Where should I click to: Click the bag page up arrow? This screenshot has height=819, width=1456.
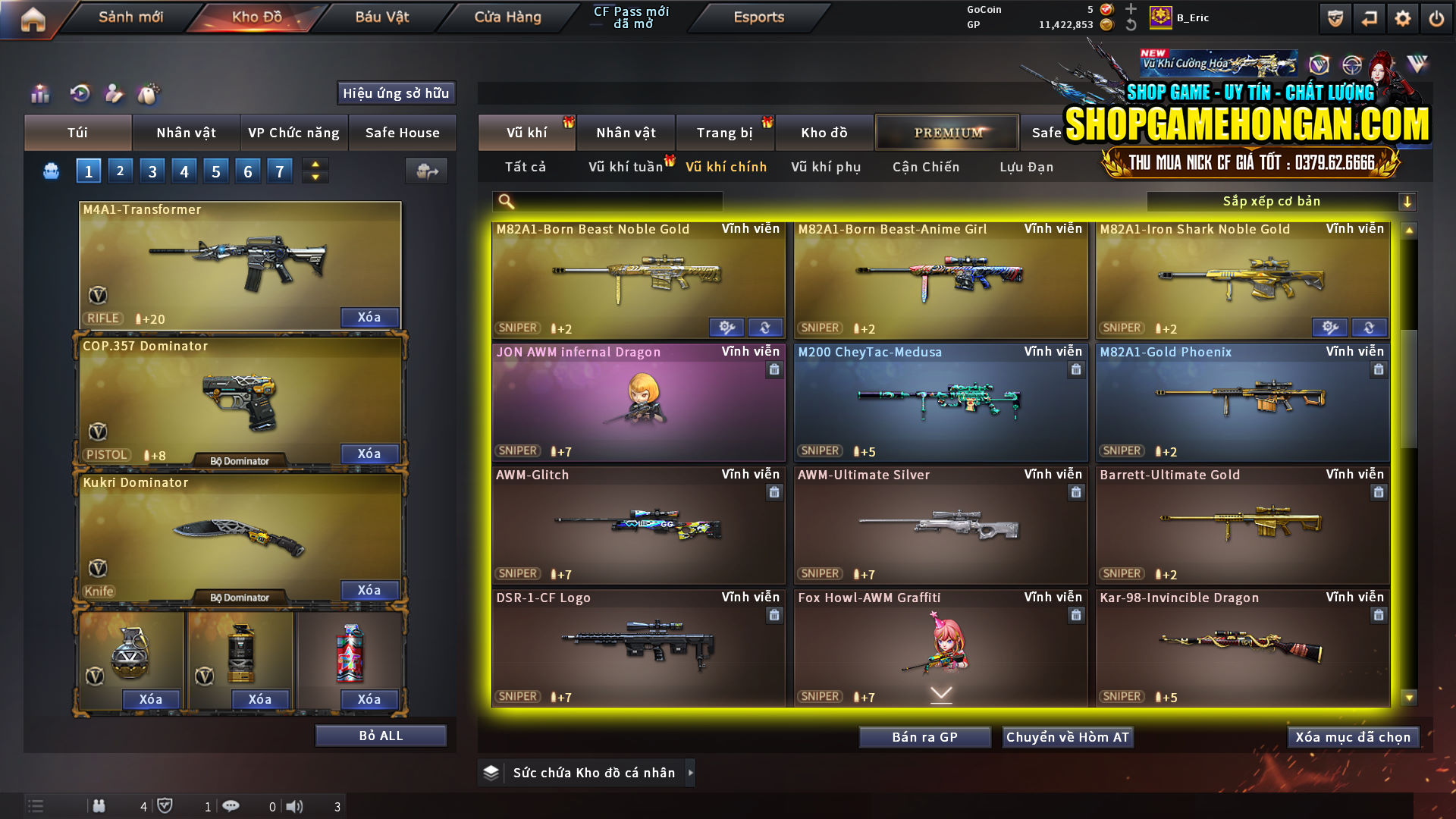coord(314,164)
